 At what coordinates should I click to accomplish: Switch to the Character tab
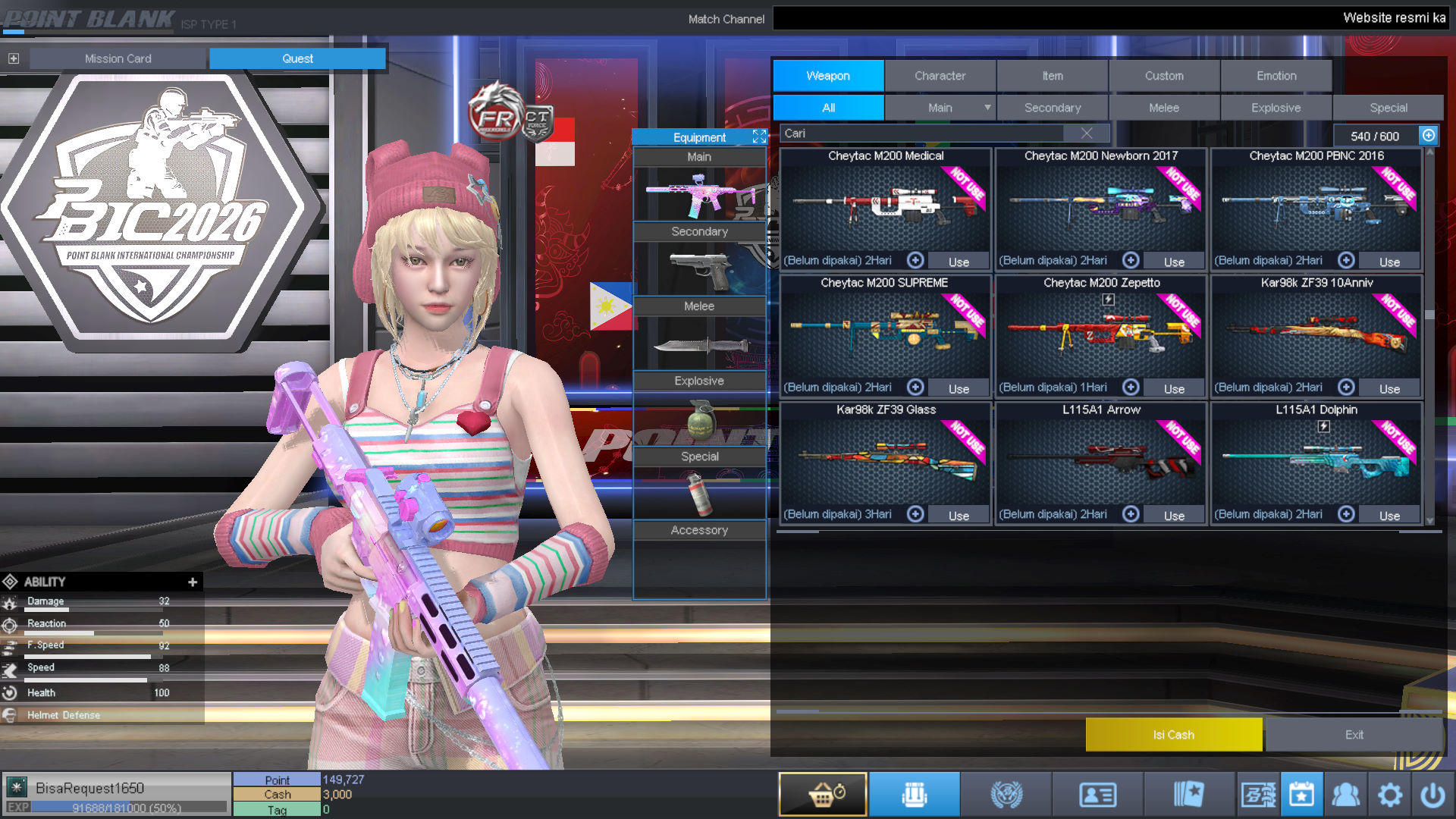(940, 75)
